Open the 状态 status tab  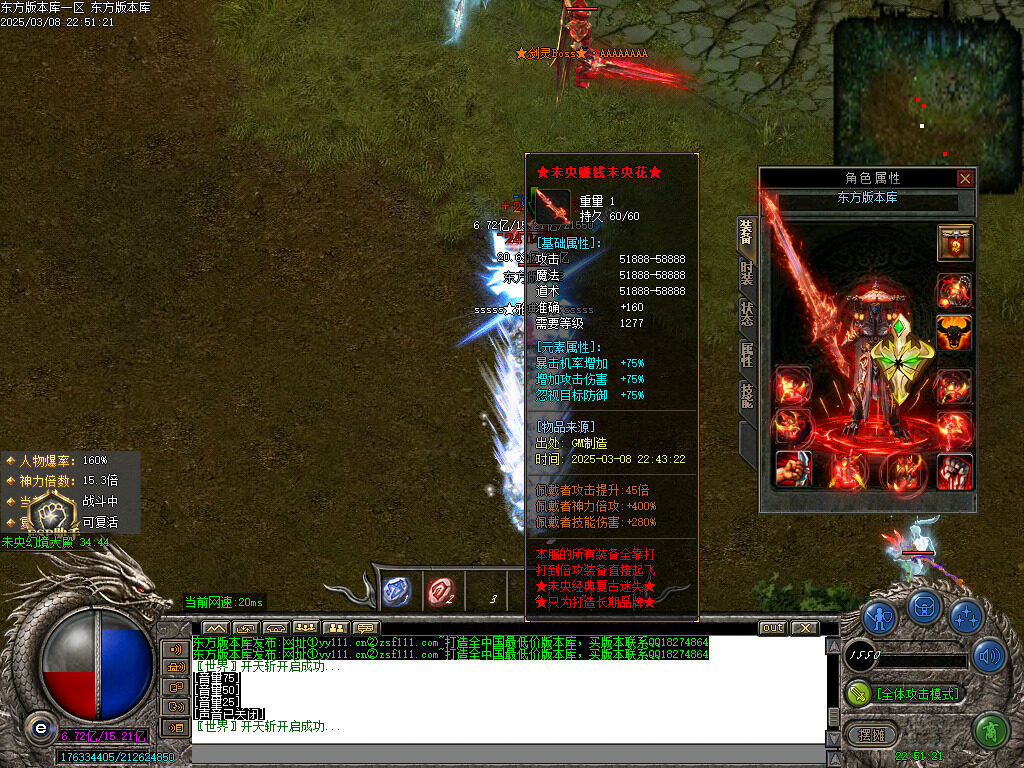coord(746,312)
